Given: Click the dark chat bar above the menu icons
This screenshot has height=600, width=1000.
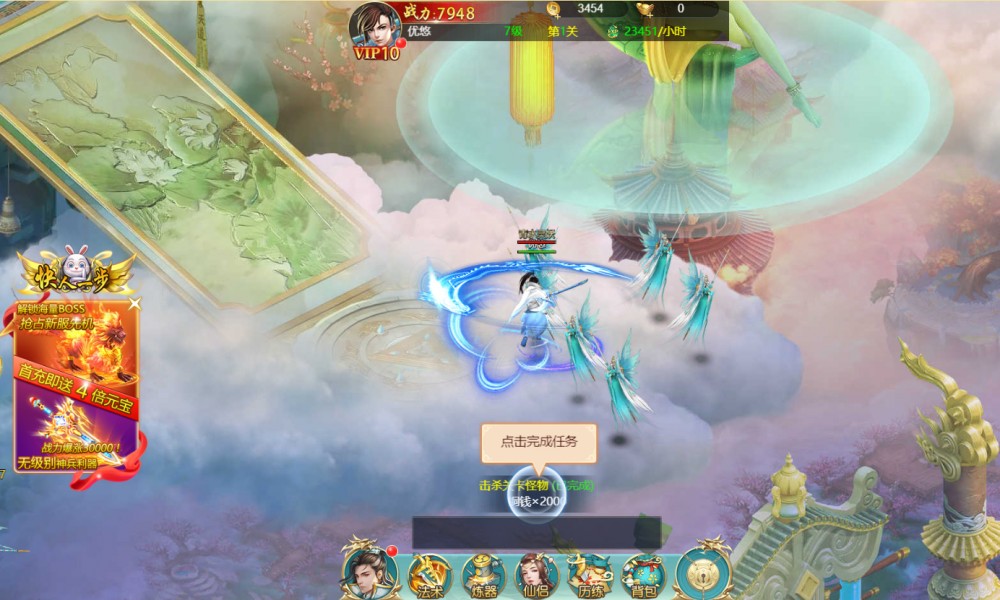Looking at the screenshot, I should tap(536, 532).
